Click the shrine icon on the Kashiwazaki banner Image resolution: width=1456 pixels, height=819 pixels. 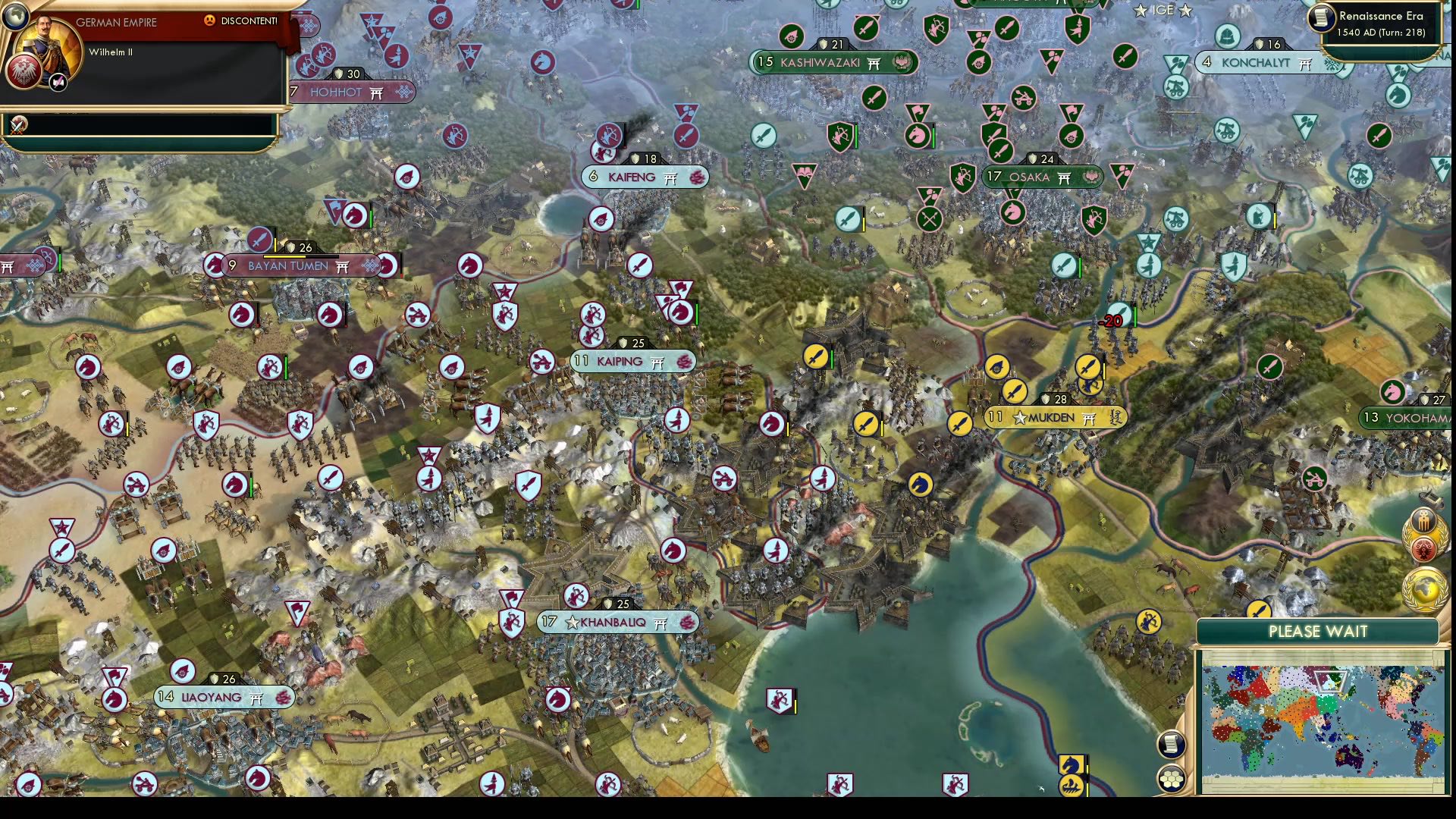874,64
